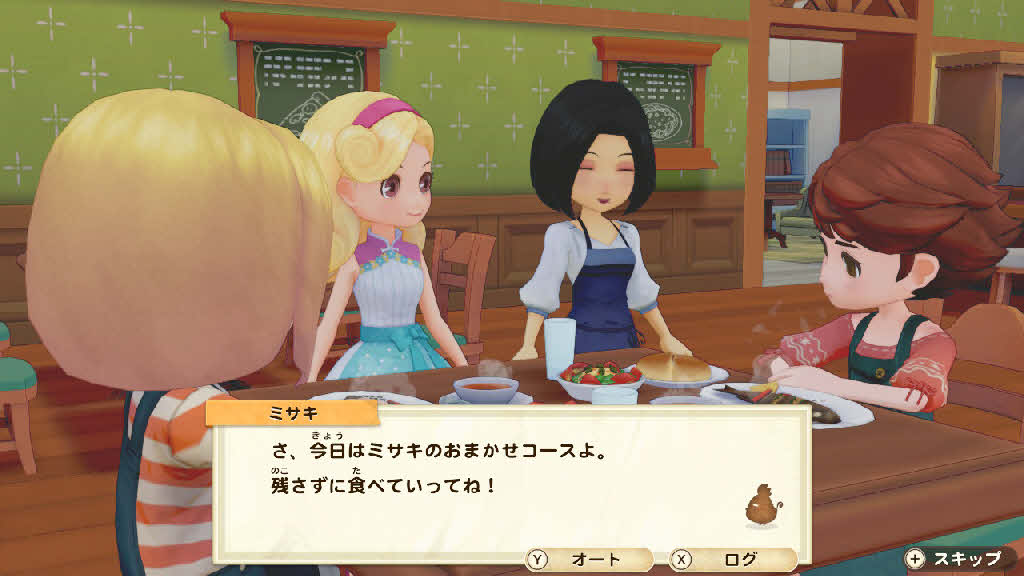Viewport: 1024px width, 576px height.
Task: Advance dialogue via the chicken icon
Action: coord(762,507)
